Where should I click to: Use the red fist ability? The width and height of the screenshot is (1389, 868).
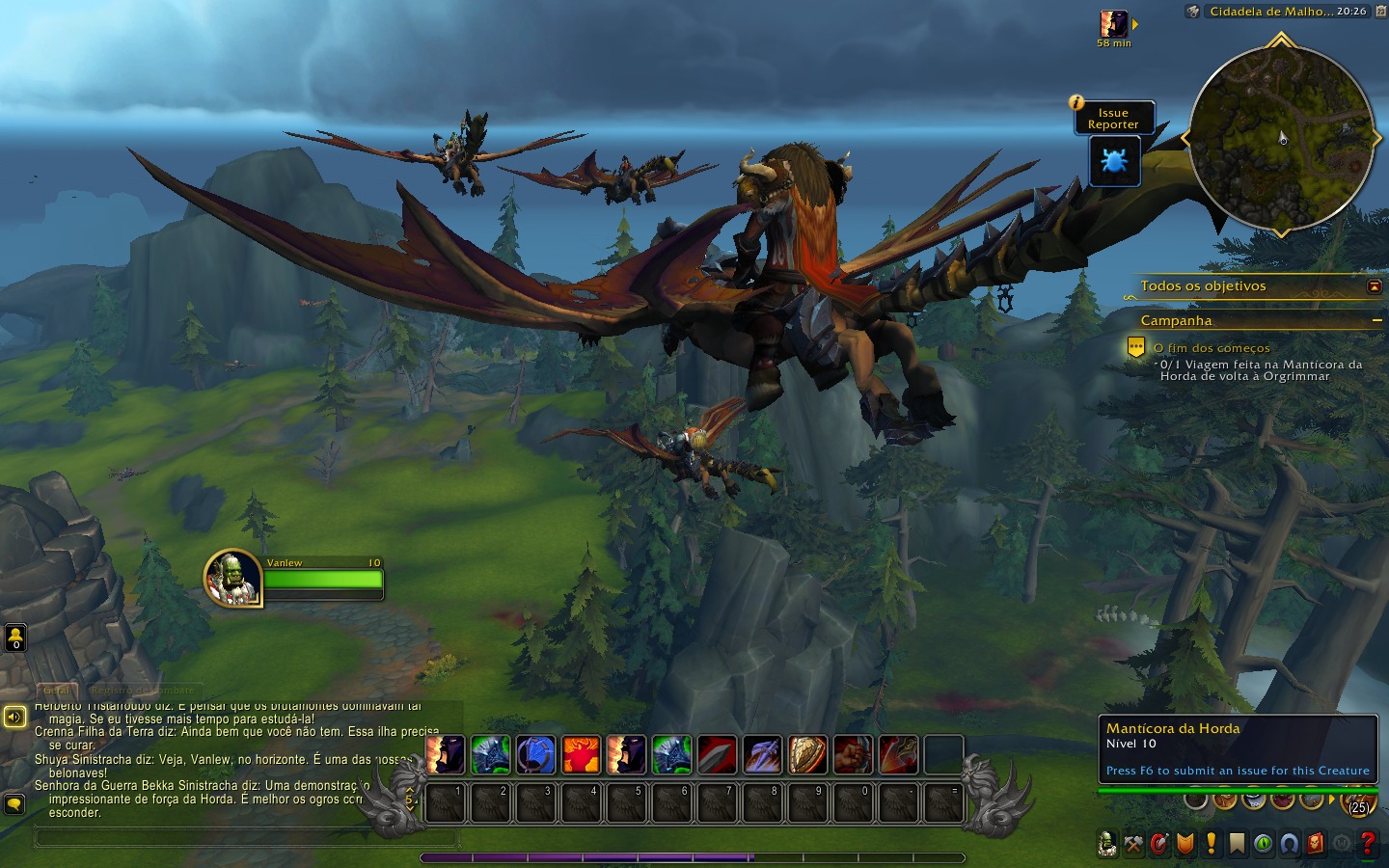(853, 755)
